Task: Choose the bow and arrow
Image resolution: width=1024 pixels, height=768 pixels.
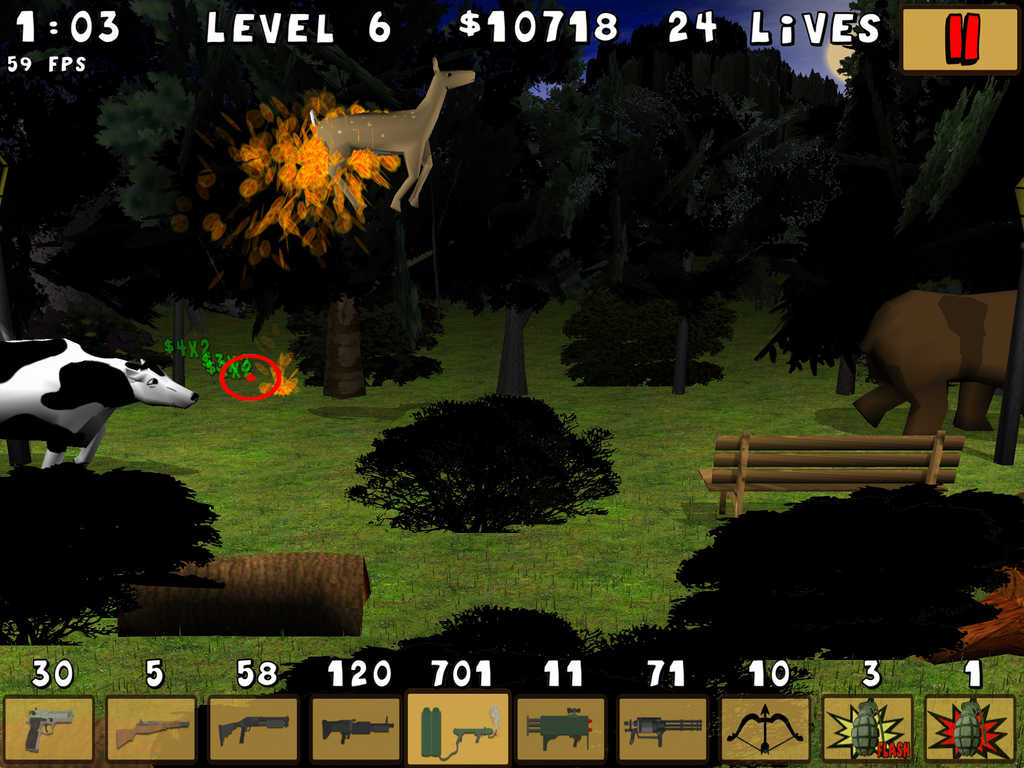Action: click(765, 729)
